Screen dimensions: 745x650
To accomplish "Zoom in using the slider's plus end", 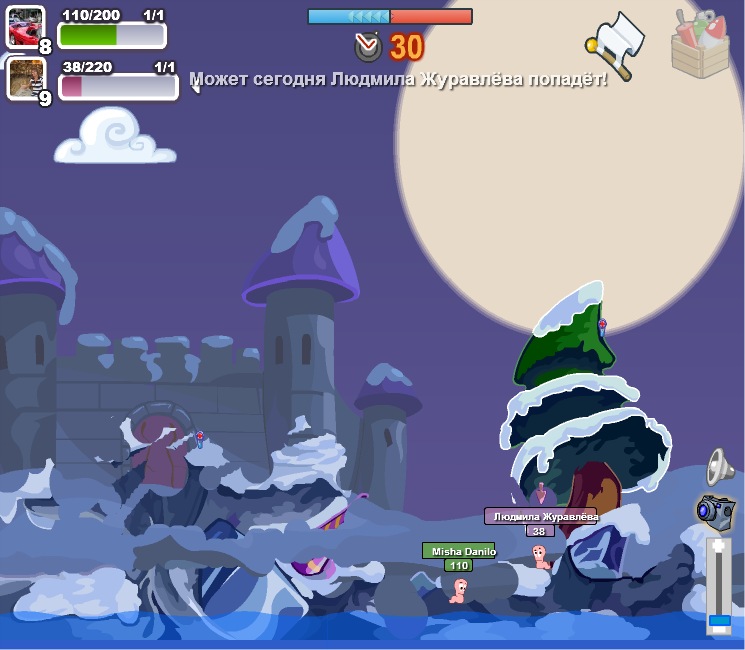I will (719, 547).
